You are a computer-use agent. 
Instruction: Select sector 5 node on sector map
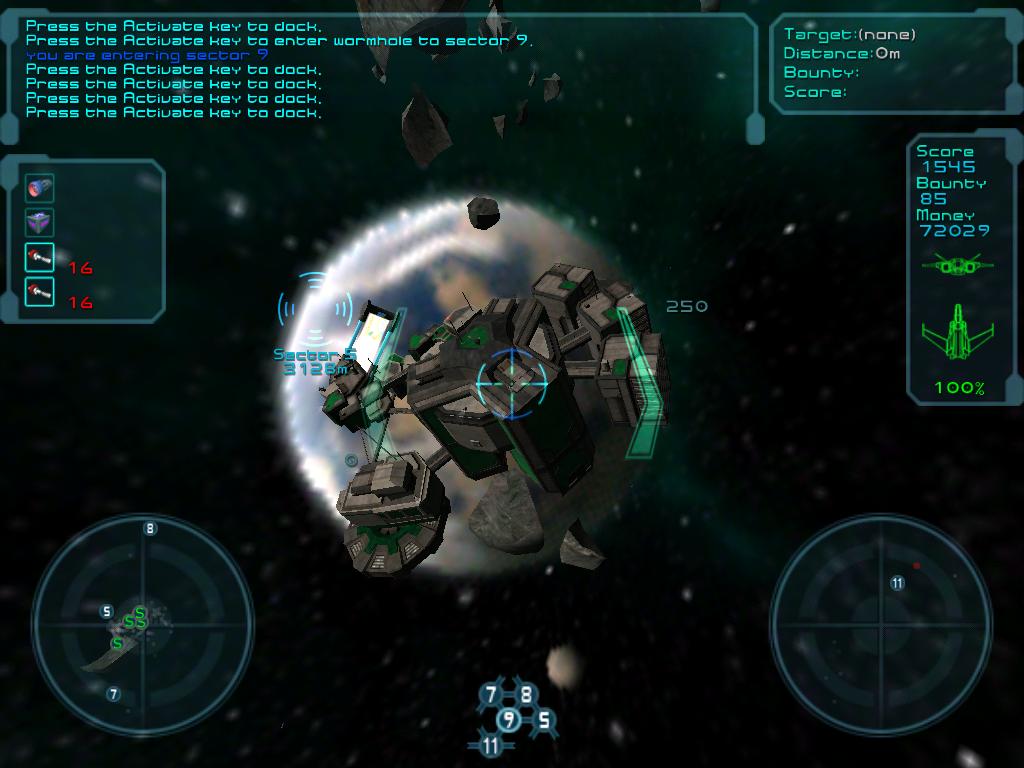(545, 719)
